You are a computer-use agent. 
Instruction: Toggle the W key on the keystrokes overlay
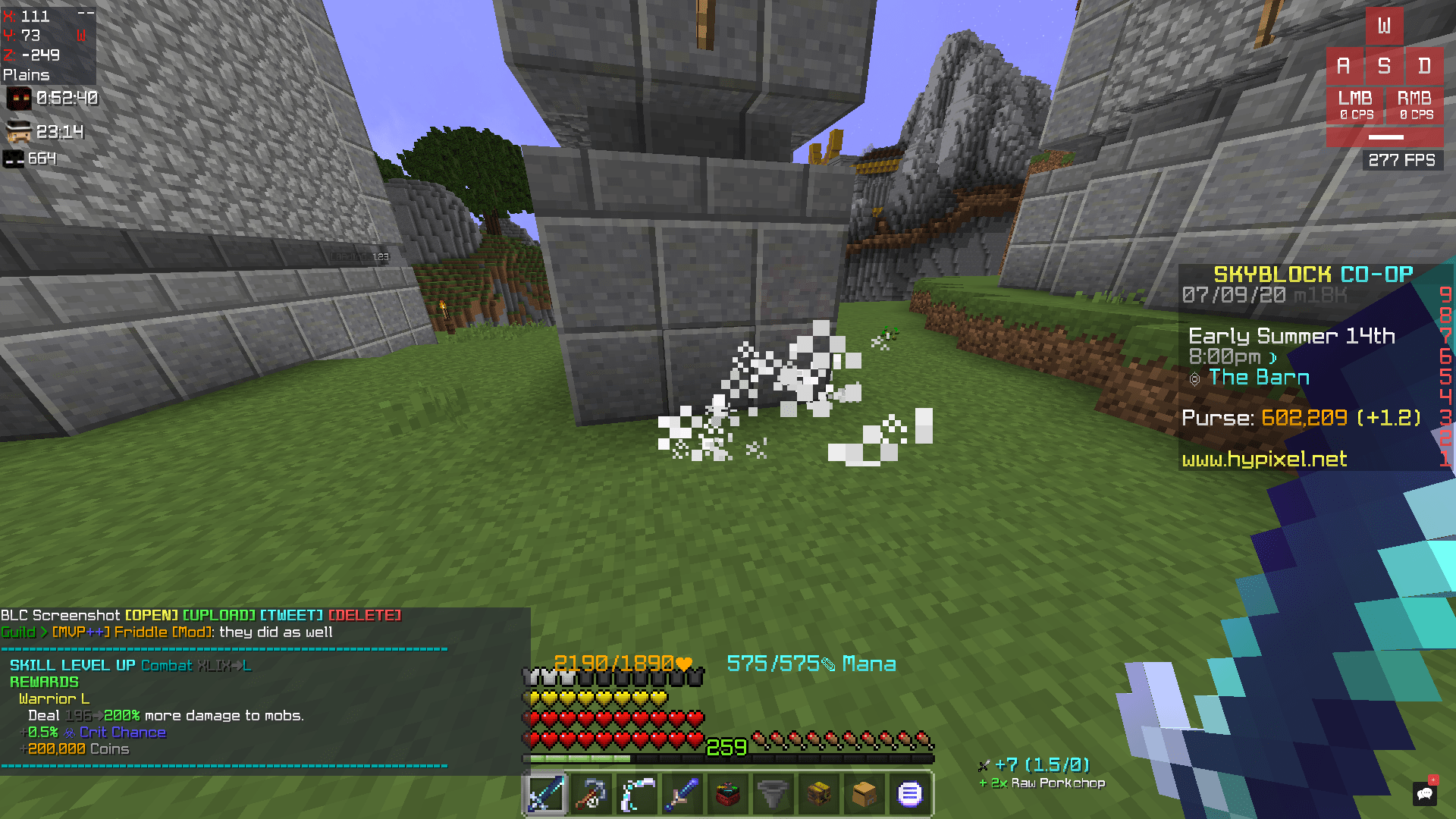tap(1385, 27)
